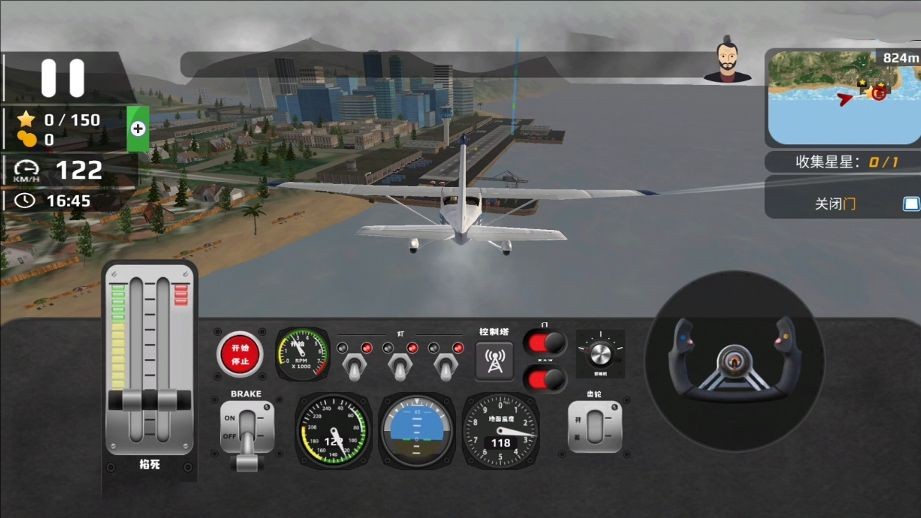Image resolution: width=921 pixels, height=518 pixels.
Task: Open the minimap showing the coastline
Action: pyautogui.click(x=843, y=97)
